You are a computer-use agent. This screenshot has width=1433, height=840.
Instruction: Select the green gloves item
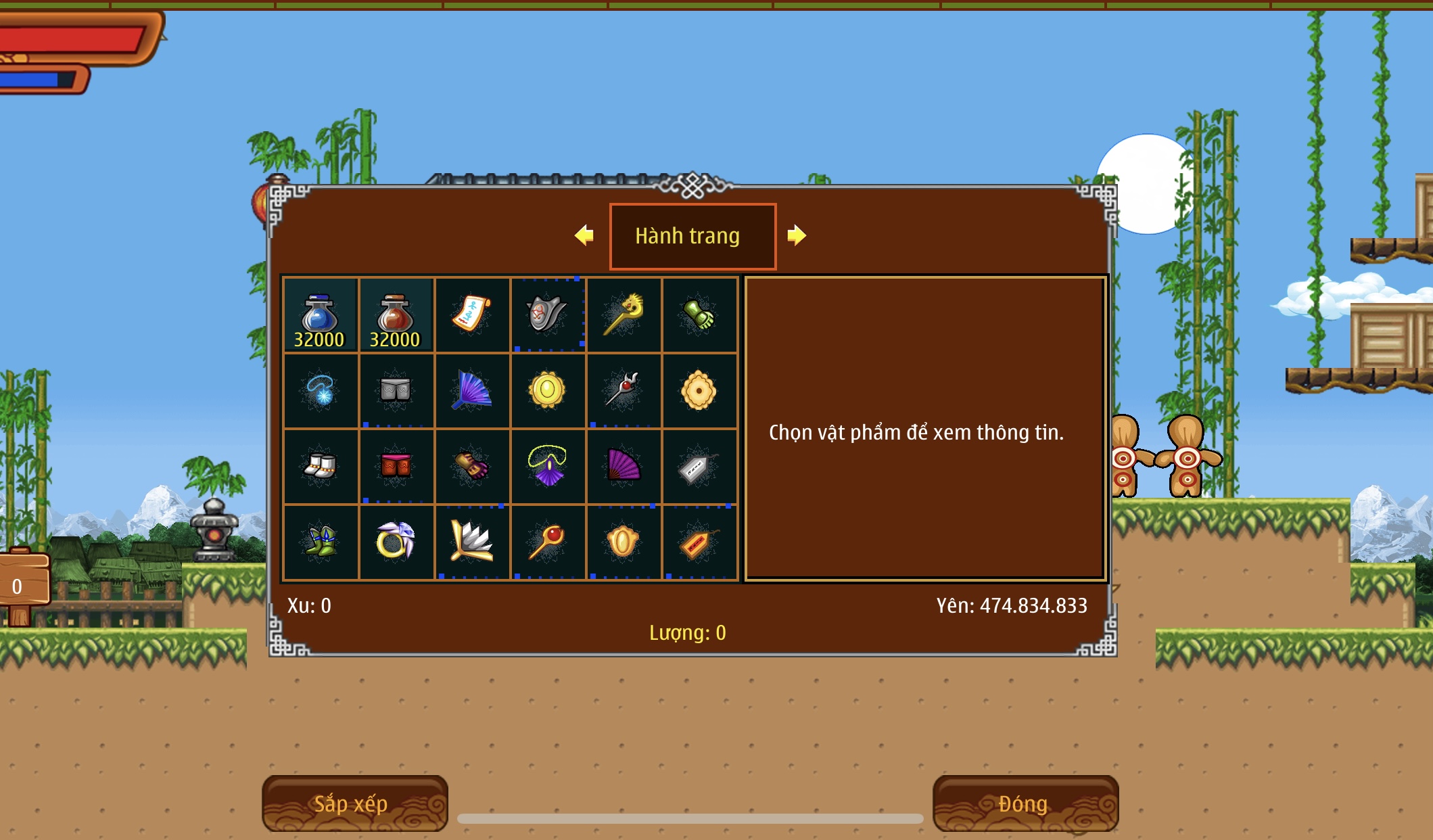tap(699, 315)
